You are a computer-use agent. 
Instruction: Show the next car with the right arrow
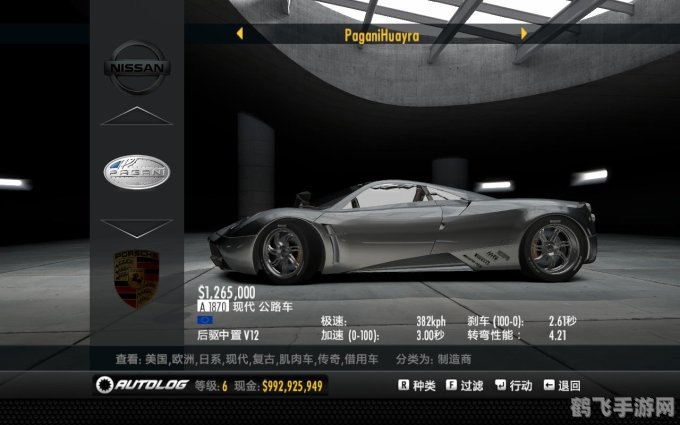tap(523, 33)
